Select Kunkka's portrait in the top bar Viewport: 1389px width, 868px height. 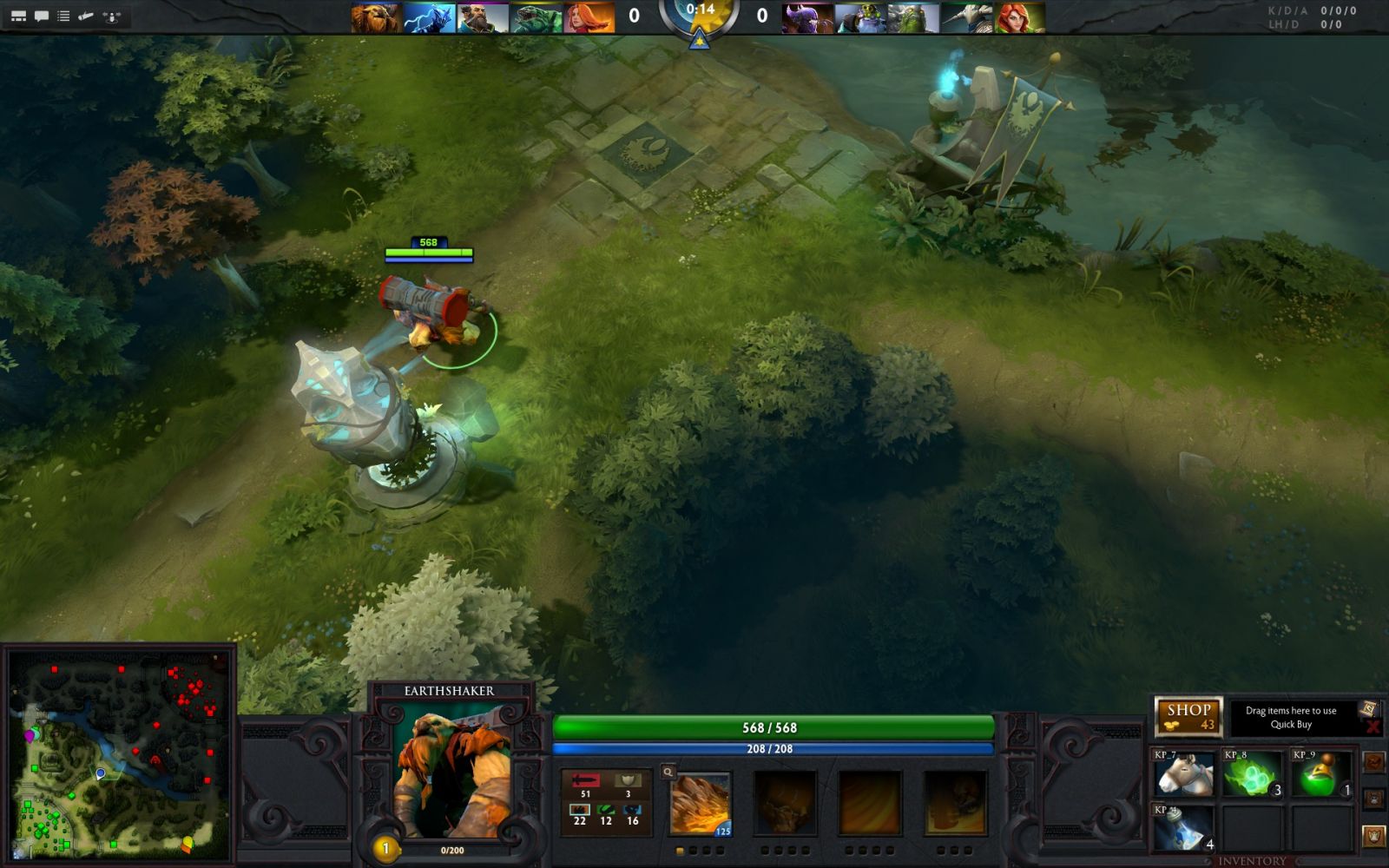483,17
